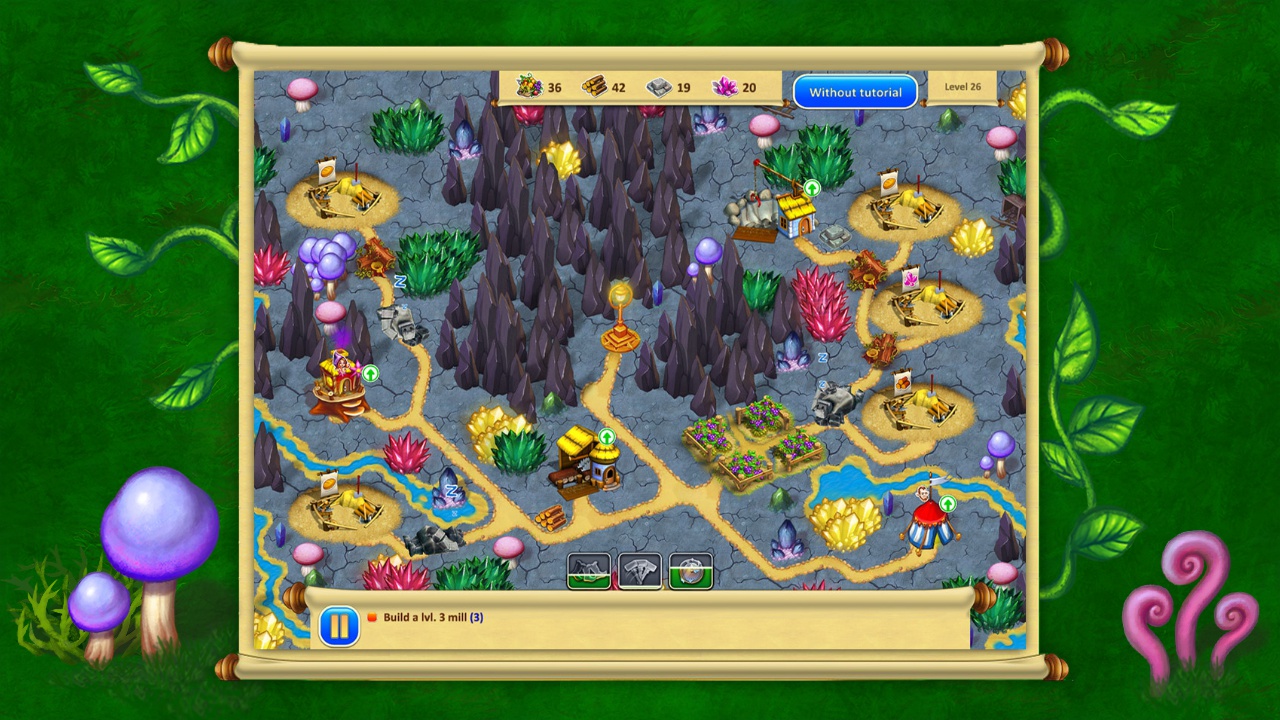Click the stone resource icon showing 19
The height and width of the screenshot is (720, 1280).
pos(659,87)
